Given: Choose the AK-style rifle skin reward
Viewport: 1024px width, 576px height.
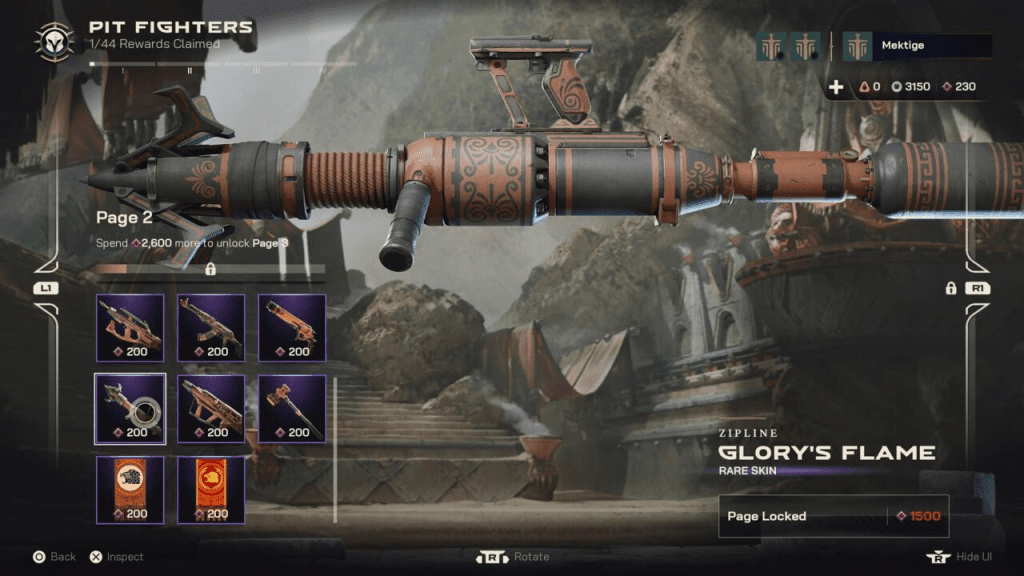Looking at the screenshot, I should 211,327.
